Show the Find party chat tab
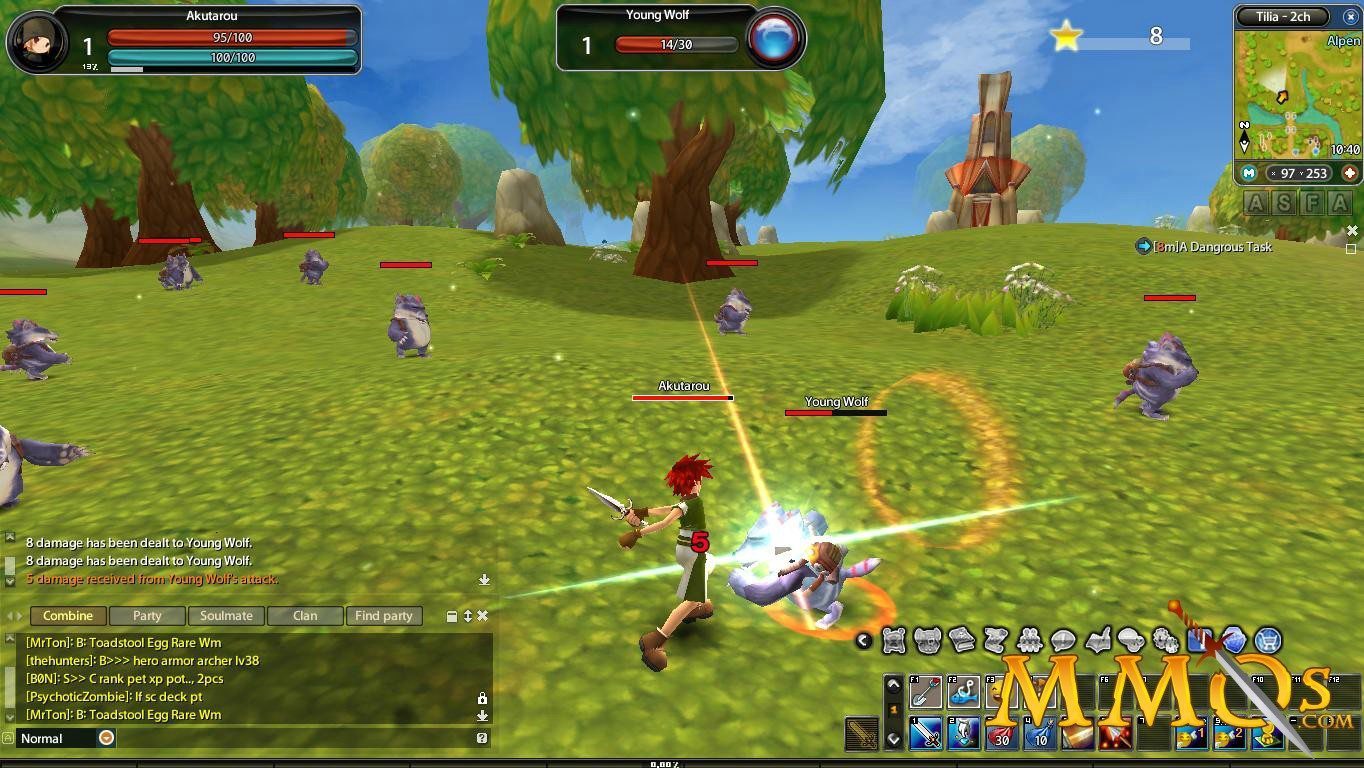This screenshot has height=768, width=1364. pyautogui.click(x=383, y=616)
